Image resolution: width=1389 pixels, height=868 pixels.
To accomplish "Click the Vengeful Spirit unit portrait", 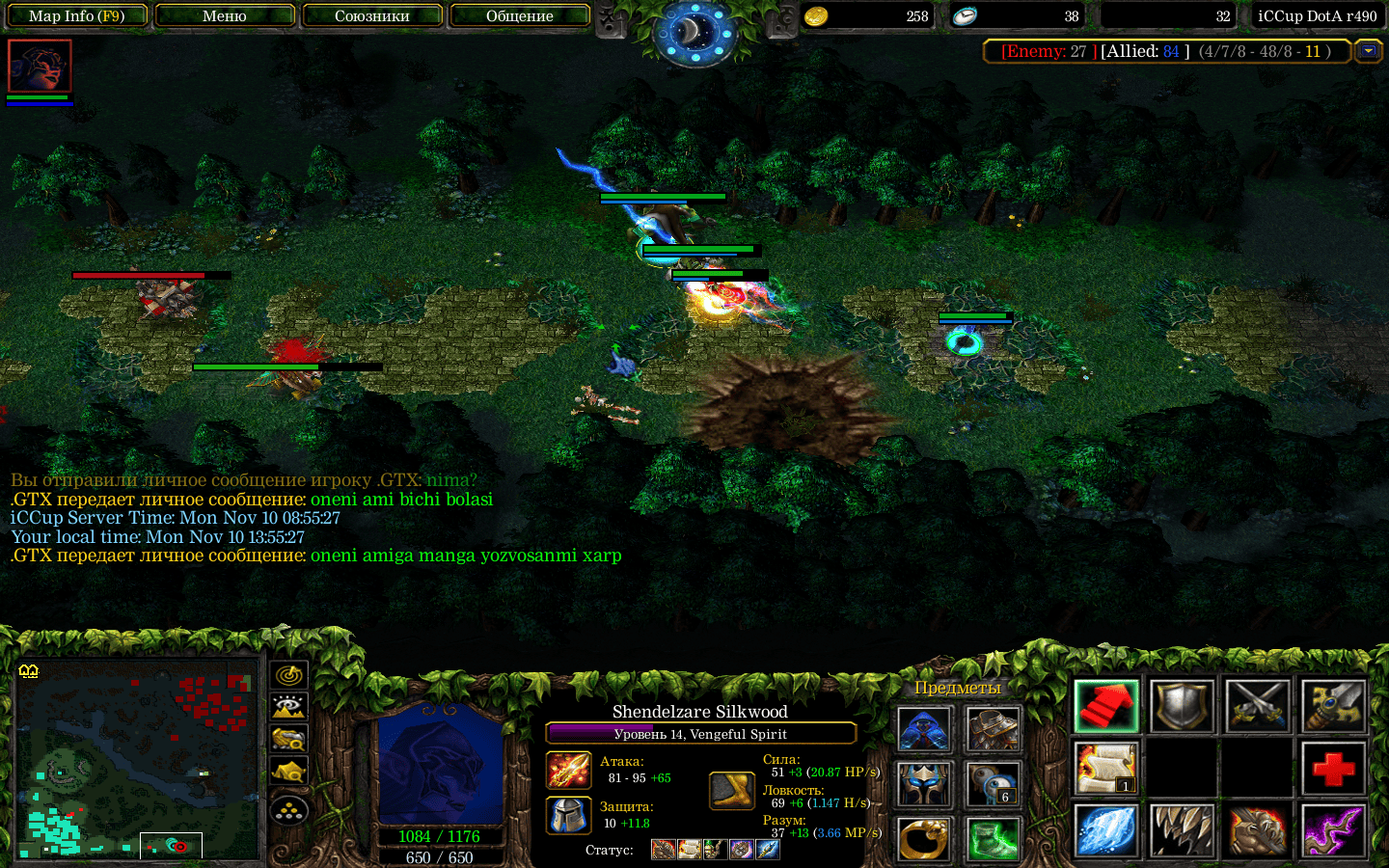I will pyautogui.click(x=440, y=767).
